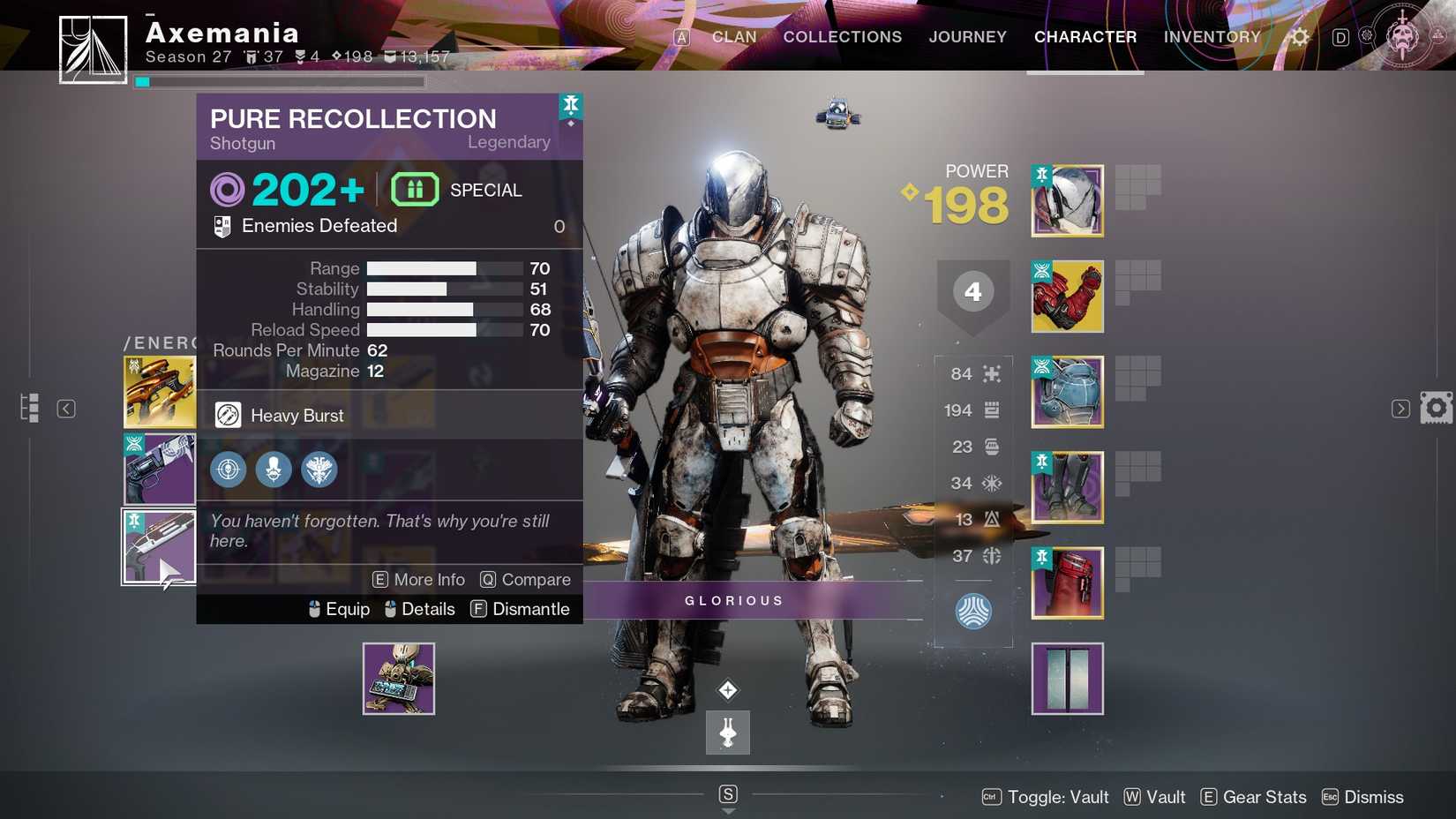
Task: Open the settings gear in the top navigation
Action: tap(1298, 37)
